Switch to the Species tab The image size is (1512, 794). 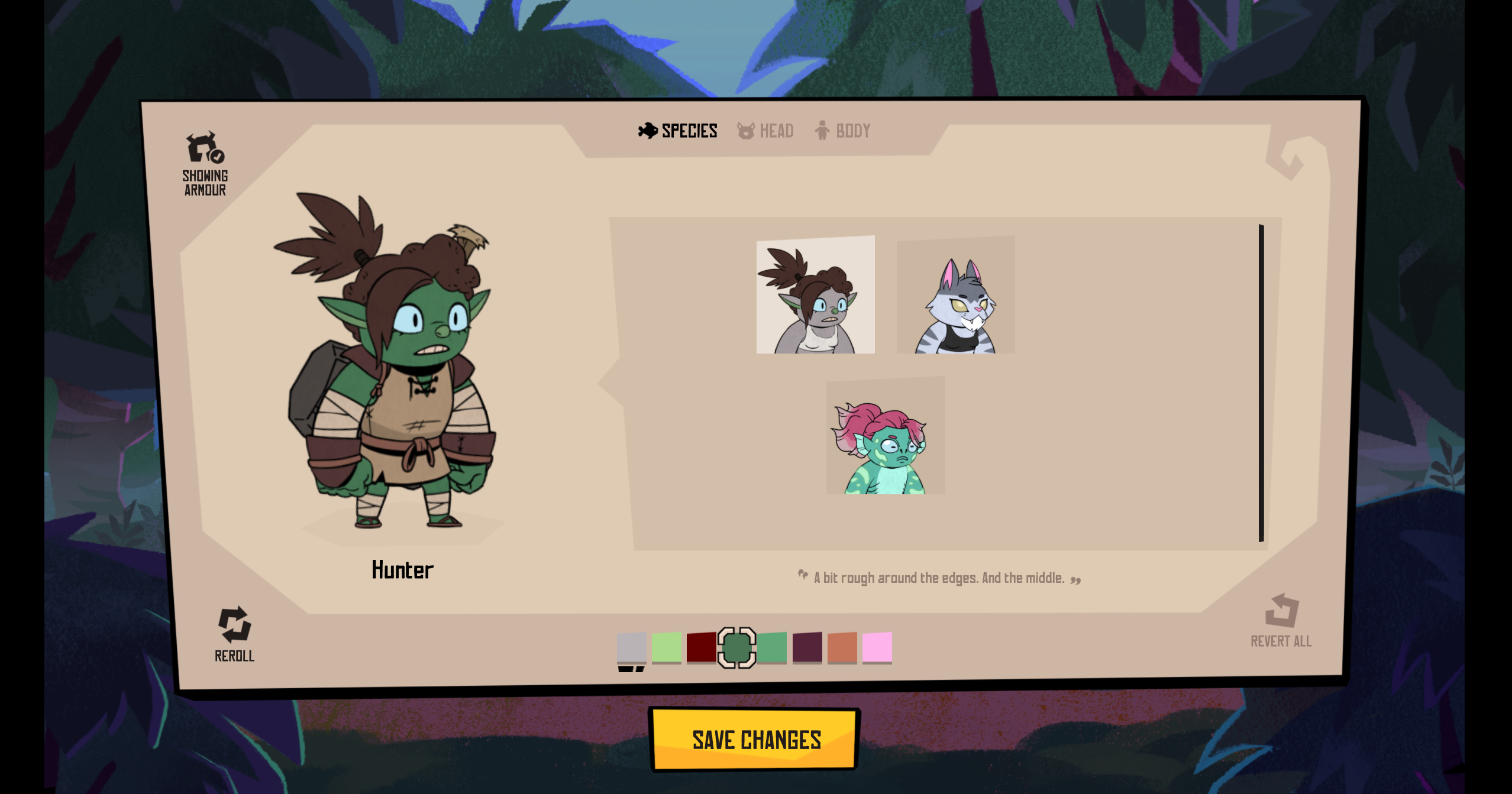[678, 131]
